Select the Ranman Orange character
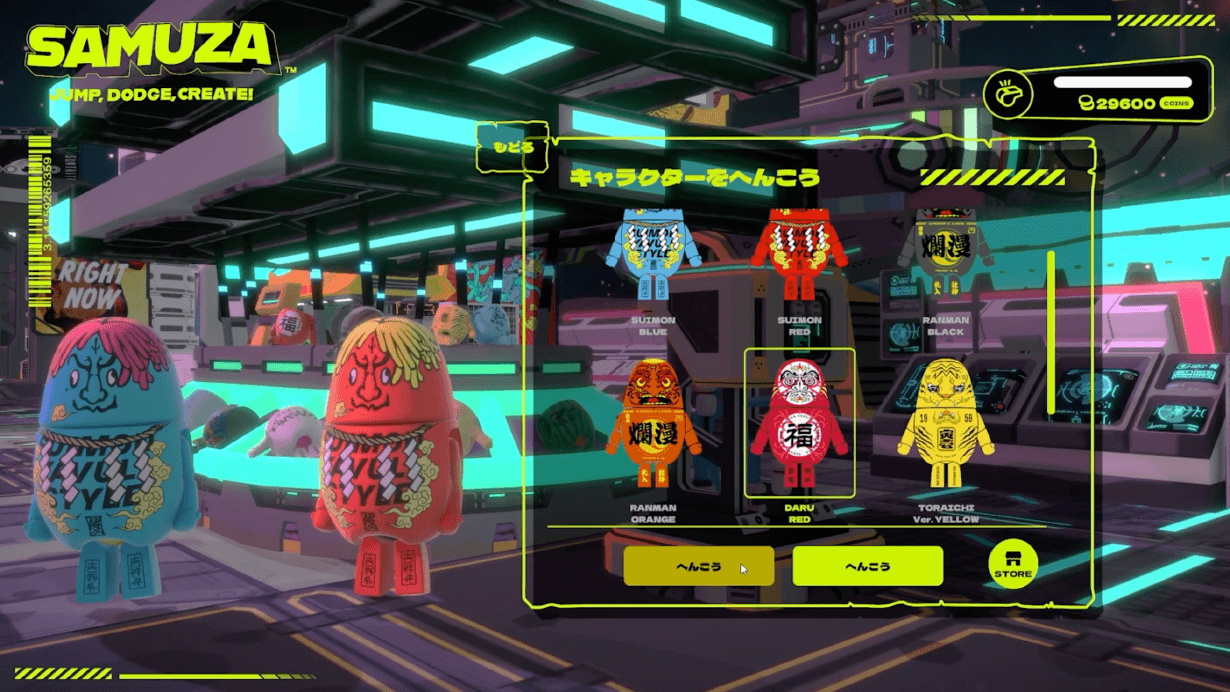 tap(653, 423)
